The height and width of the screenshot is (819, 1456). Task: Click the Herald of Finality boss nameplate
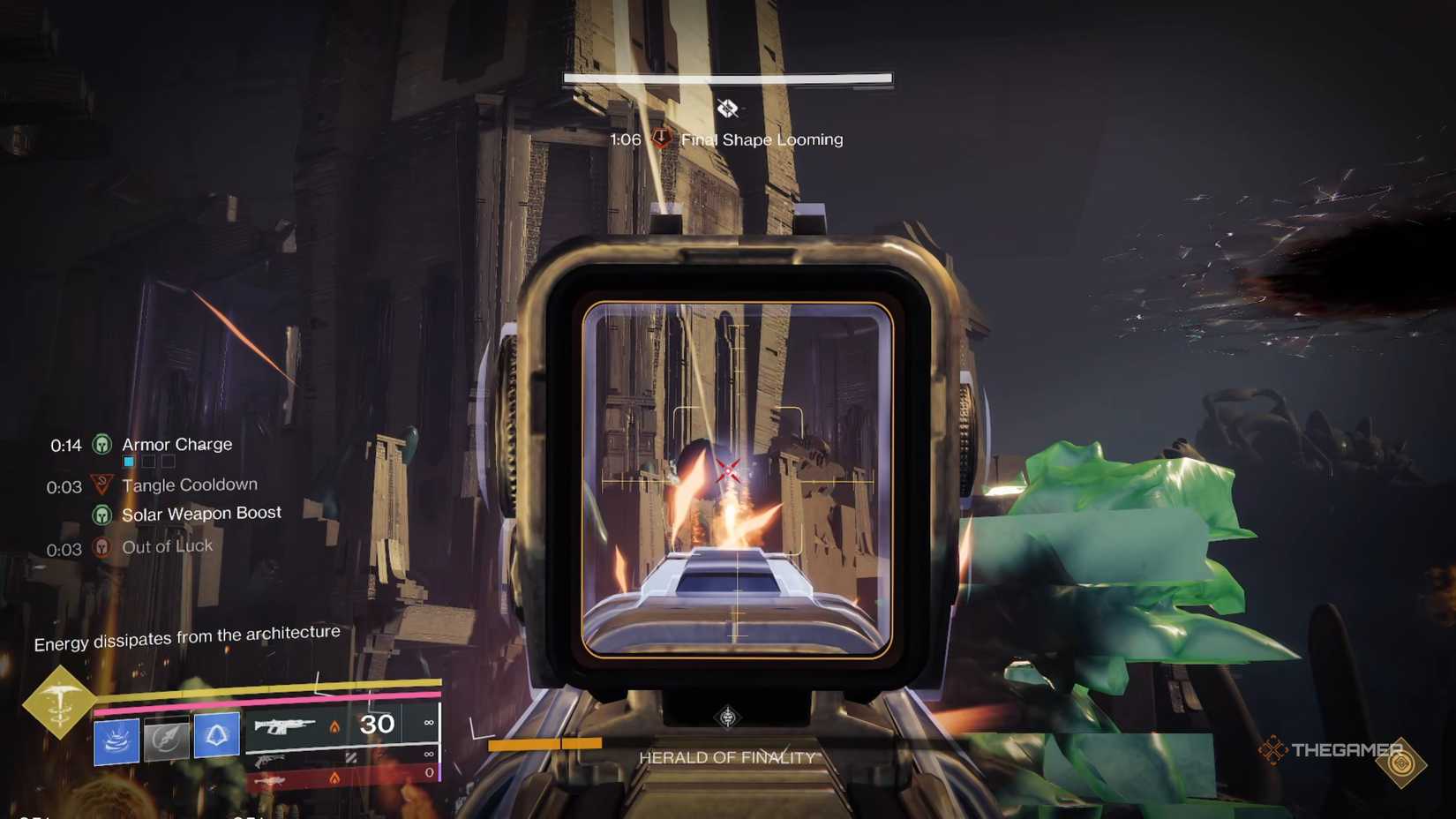pyautogui.click(x=727, y=757)
